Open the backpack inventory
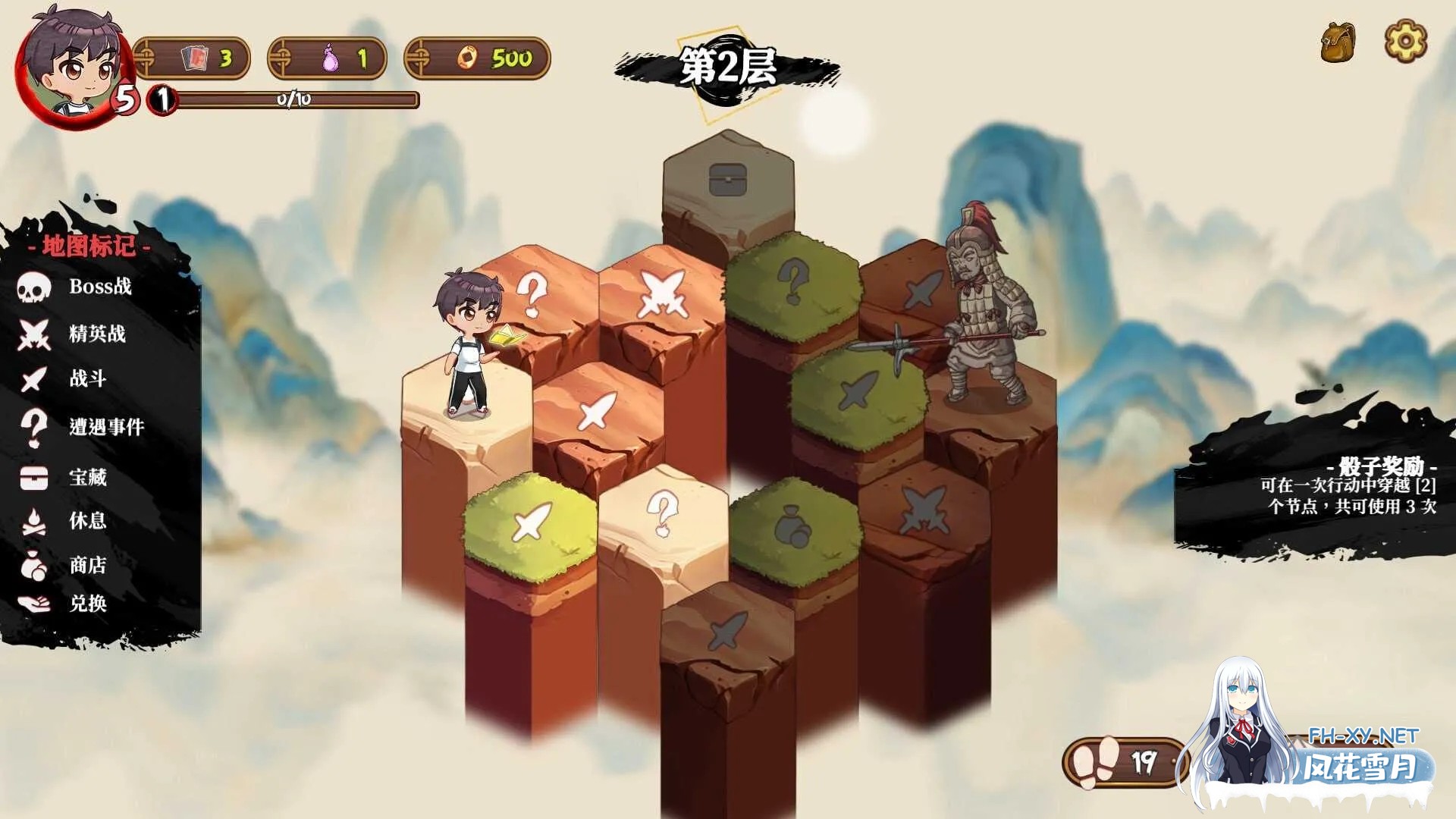 click(1338, 42)
